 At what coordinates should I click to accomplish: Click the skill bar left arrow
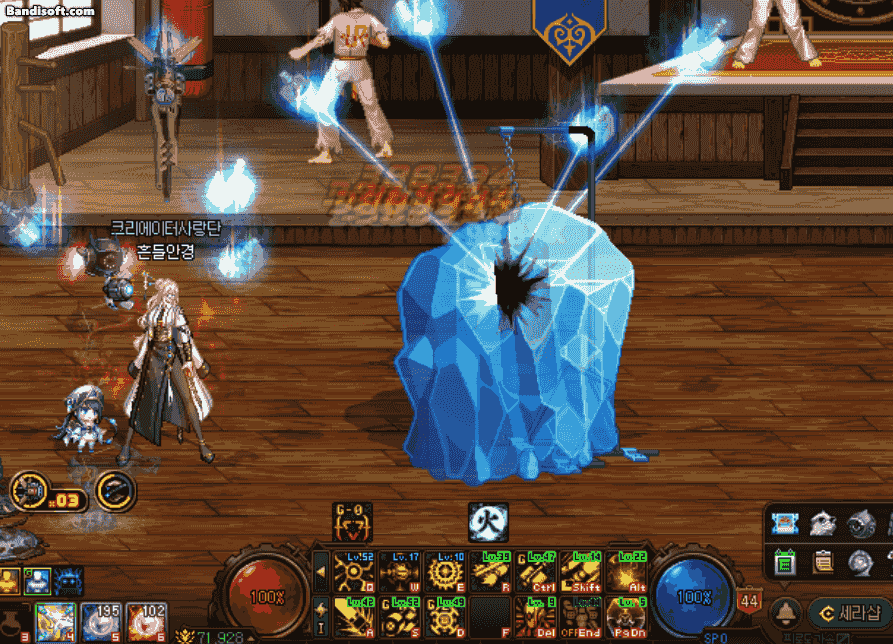click(321, 573)
